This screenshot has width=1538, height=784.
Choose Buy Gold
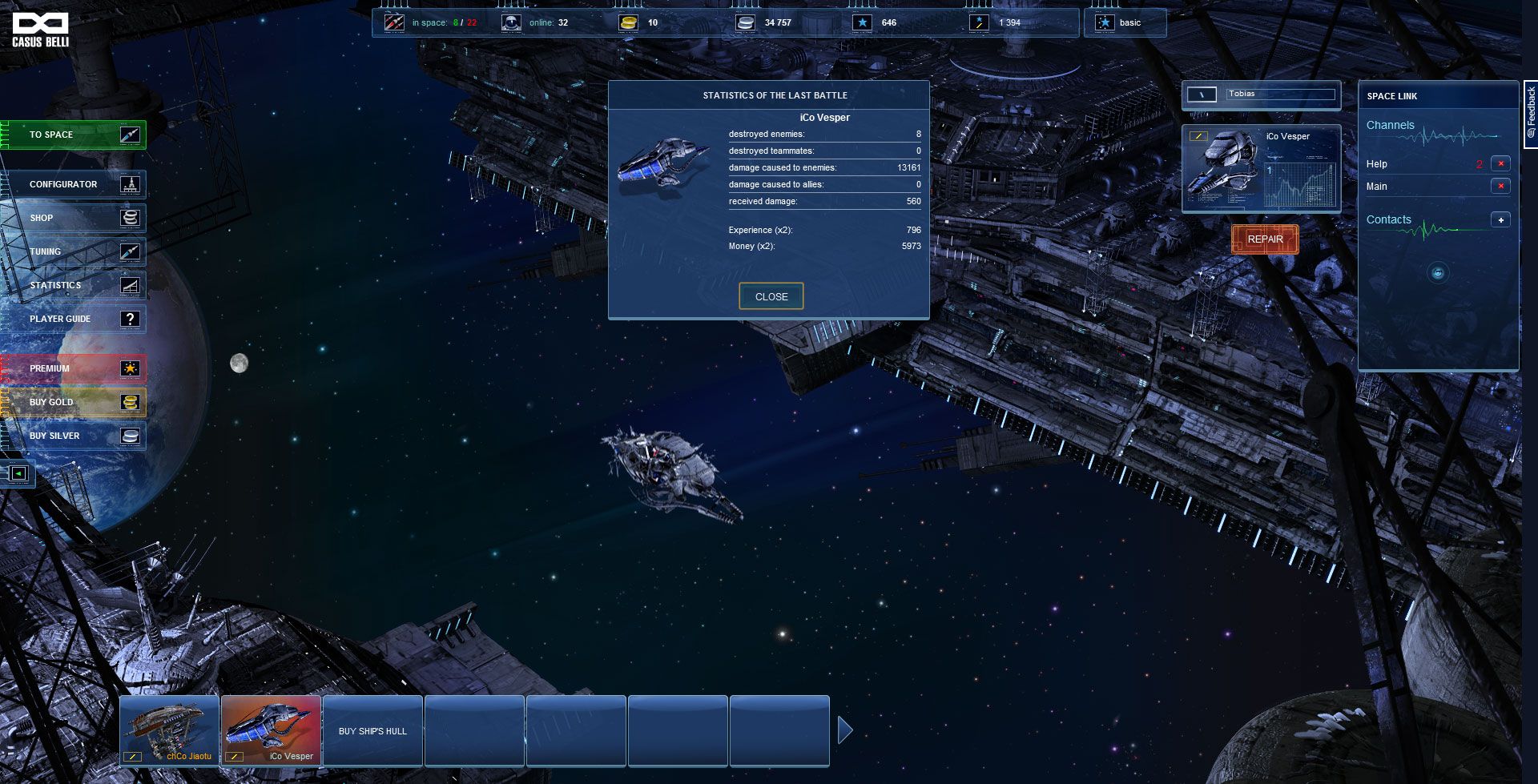tap(74, 402)
